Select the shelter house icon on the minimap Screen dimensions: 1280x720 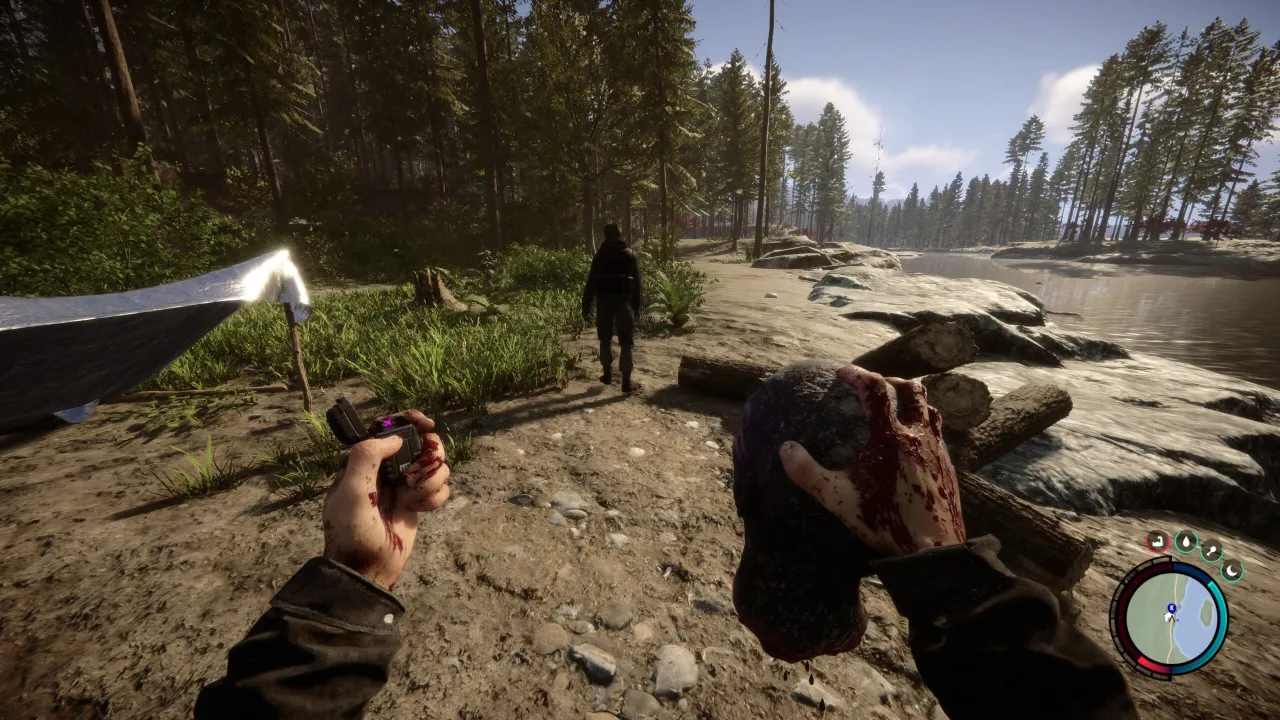pyautogui.click(x=1166, y=616)
